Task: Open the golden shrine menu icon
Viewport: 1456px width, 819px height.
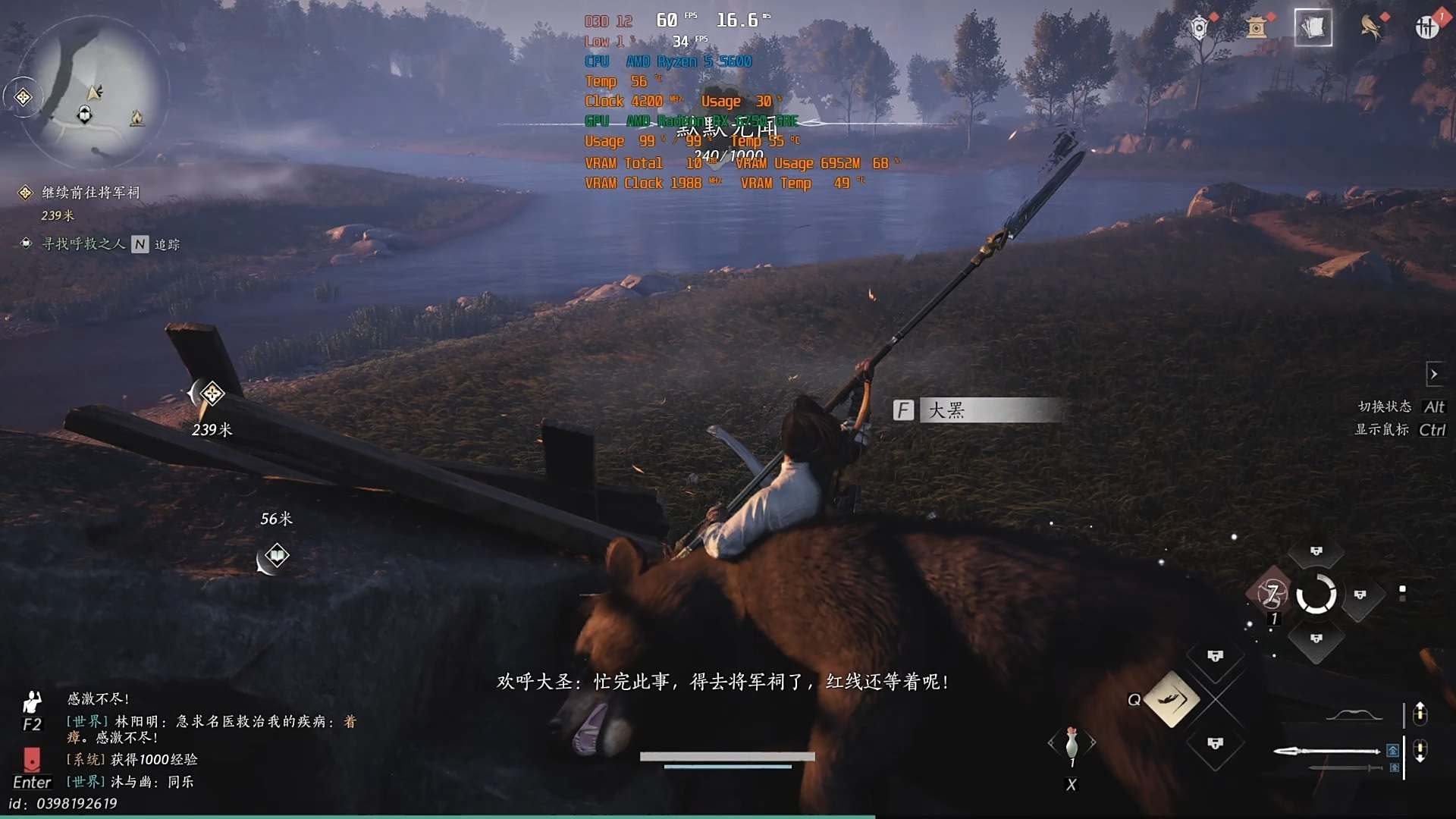Action: 1257,28
